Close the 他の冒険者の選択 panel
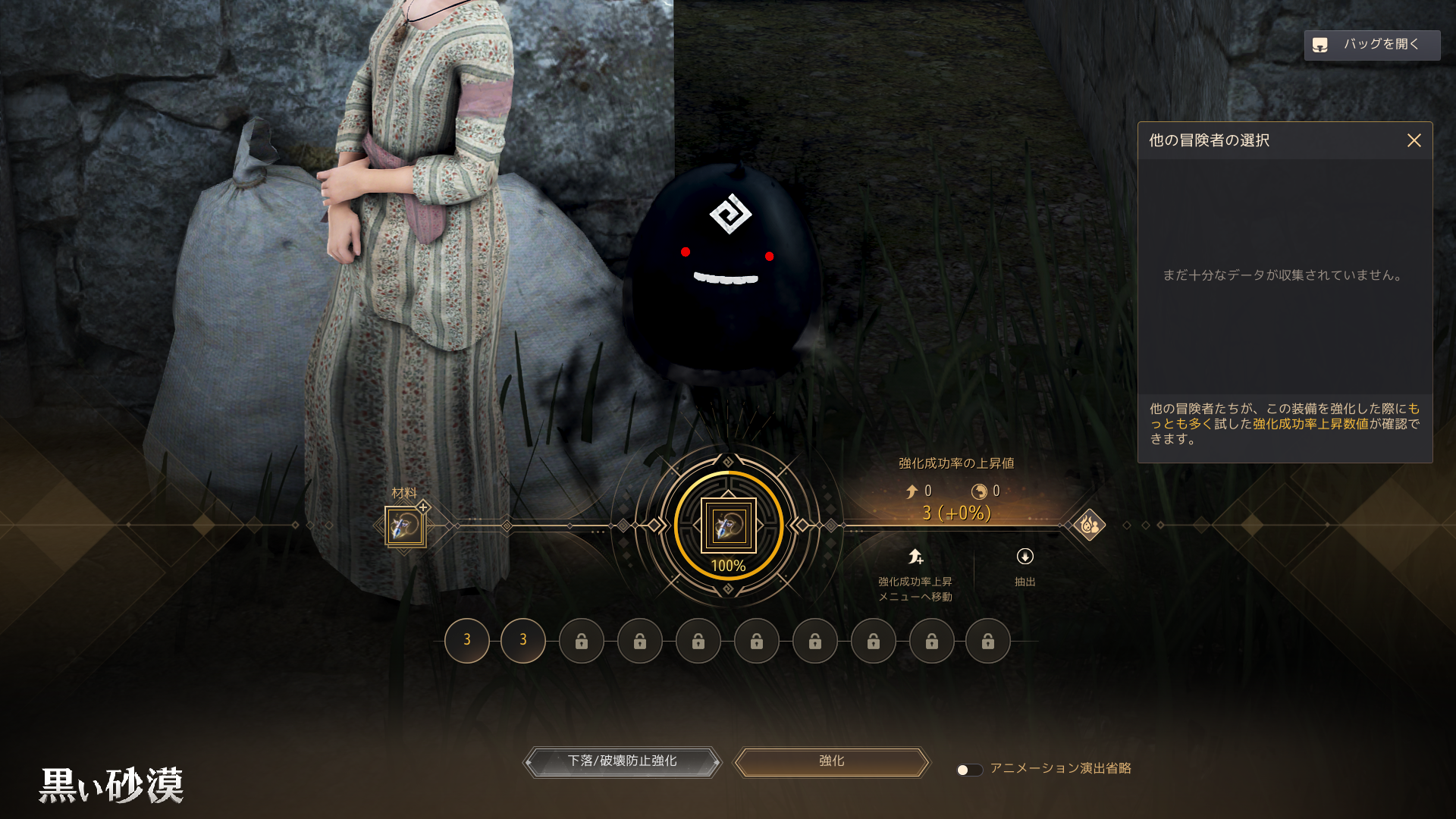The width and height of the screenshot is (1456, 819). point(1414,141)
